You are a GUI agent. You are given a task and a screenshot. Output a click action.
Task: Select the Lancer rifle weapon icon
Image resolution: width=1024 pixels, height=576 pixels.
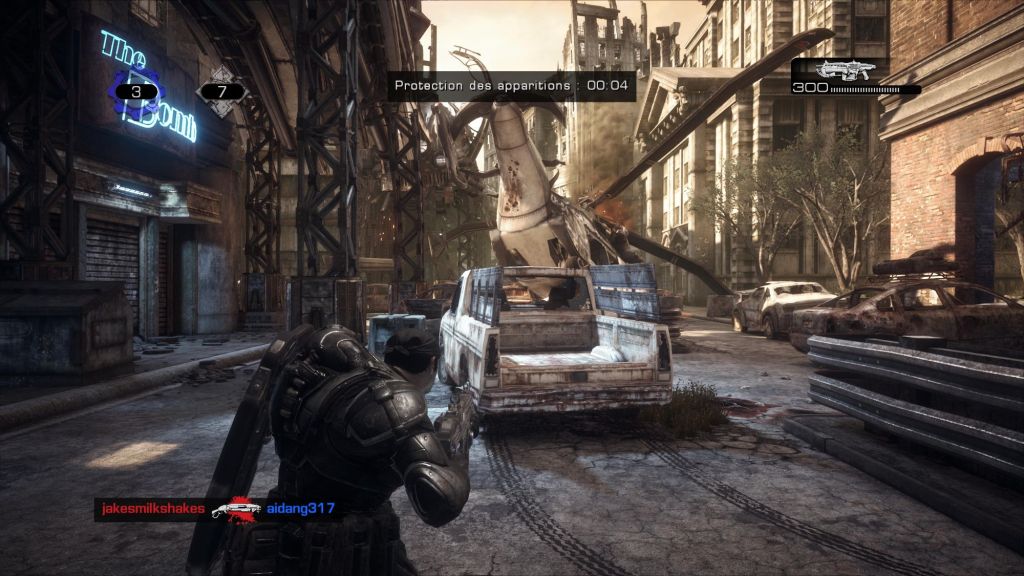845,70
